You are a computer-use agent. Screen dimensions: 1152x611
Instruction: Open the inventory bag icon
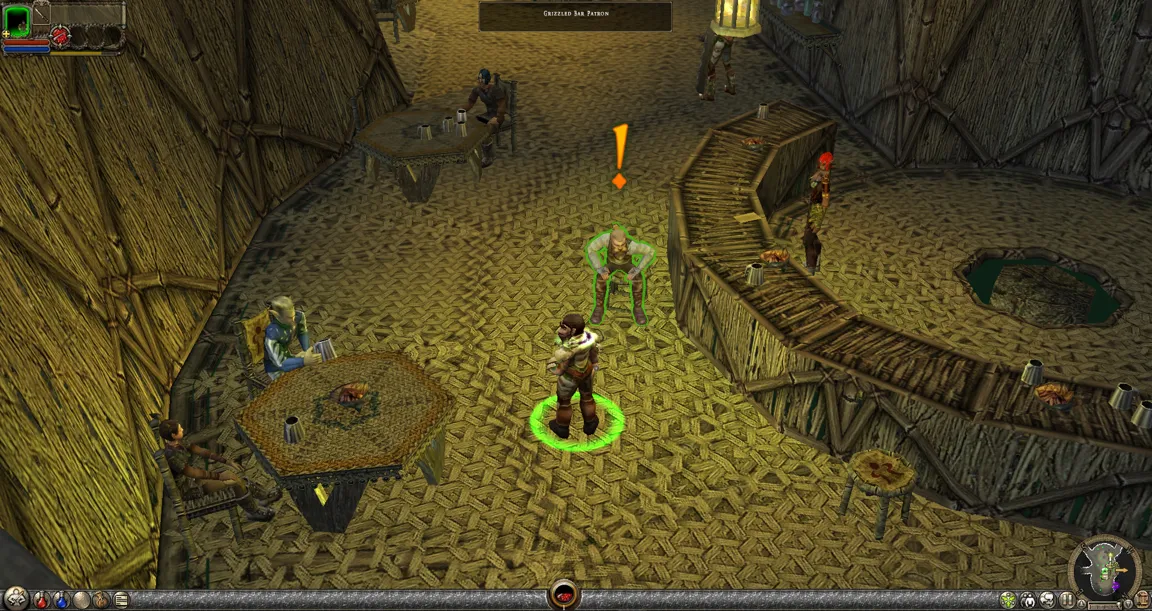pyautogui.click(x=101, y=602)
